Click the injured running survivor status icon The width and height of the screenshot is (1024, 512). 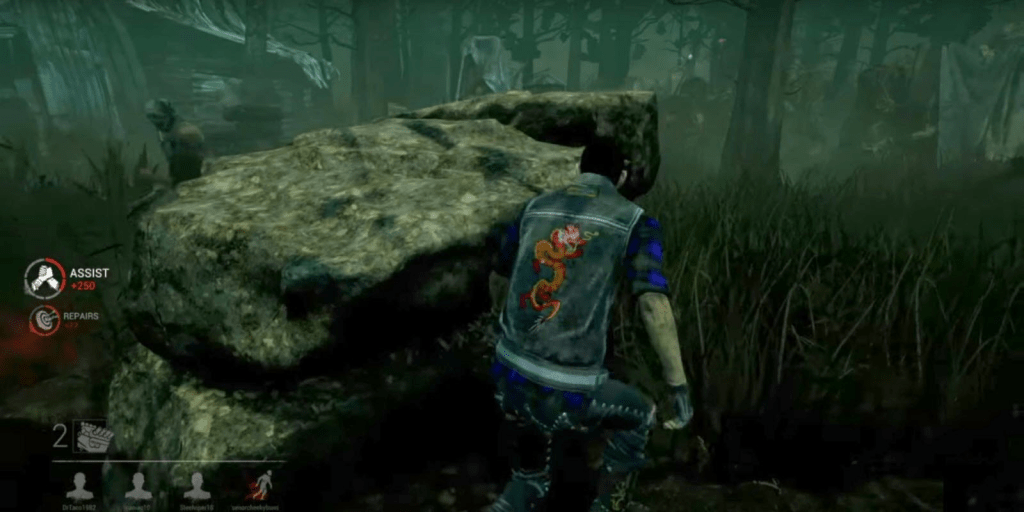(x=260, y=485)
